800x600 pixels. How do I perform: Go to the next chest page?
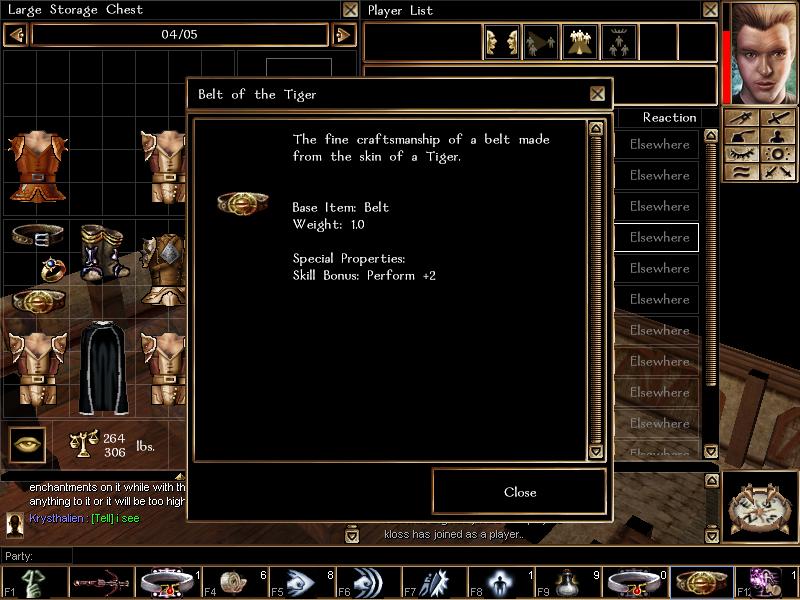343,35
